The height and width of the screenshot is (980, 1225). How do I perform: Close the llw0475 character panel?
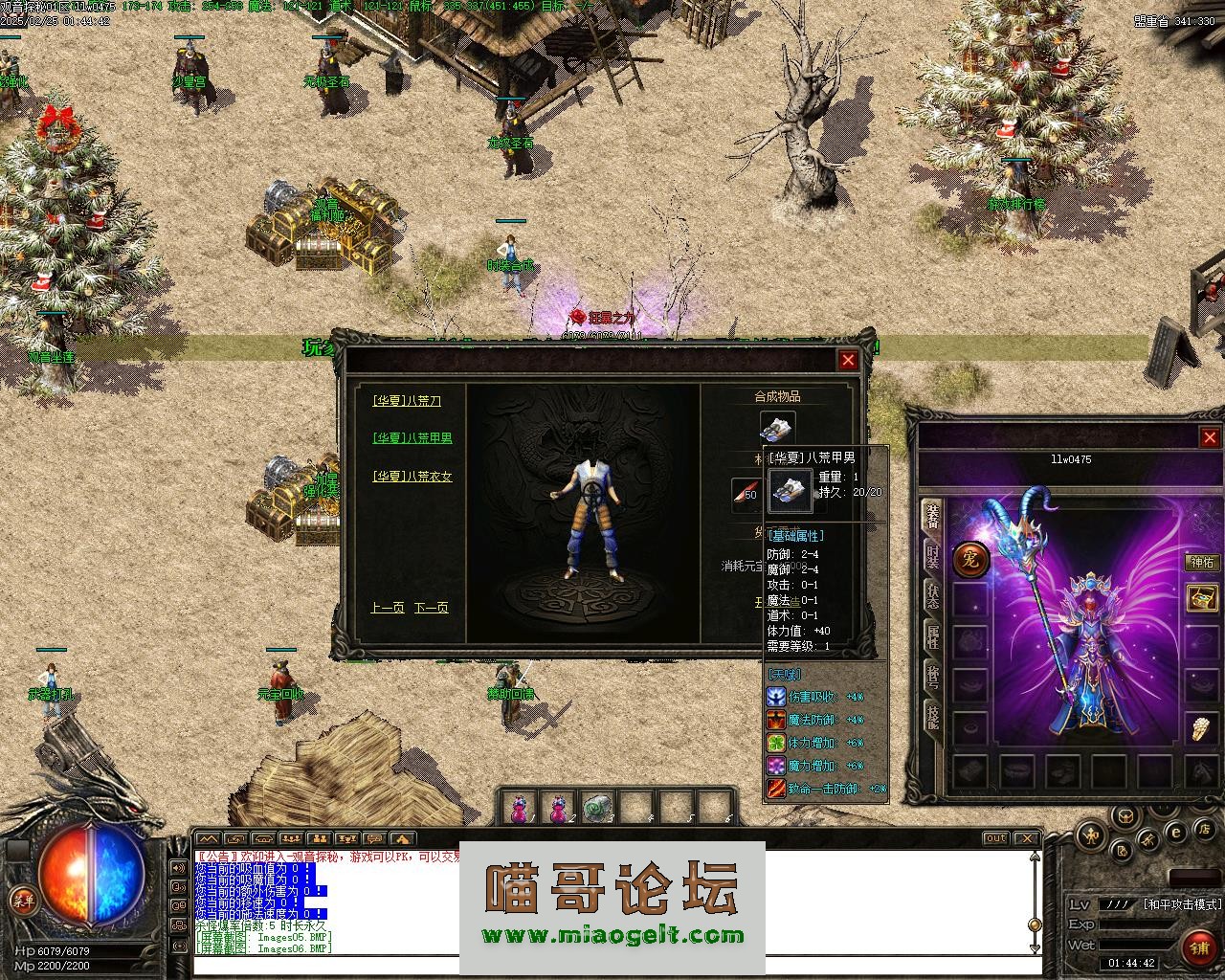click(x=1209, y=437)
